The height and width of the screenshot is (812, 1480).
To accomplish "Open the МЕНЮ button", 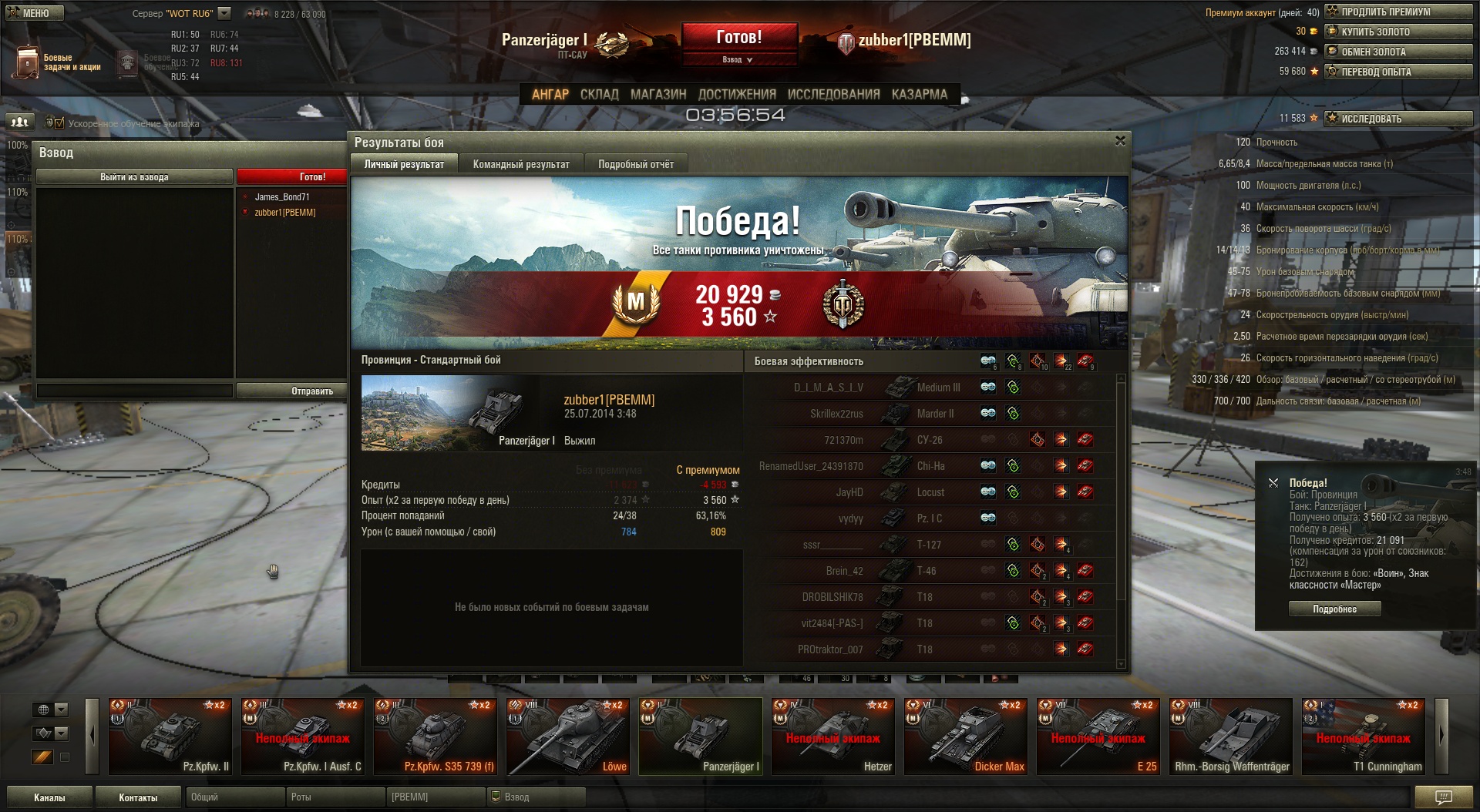I will 34,13.
